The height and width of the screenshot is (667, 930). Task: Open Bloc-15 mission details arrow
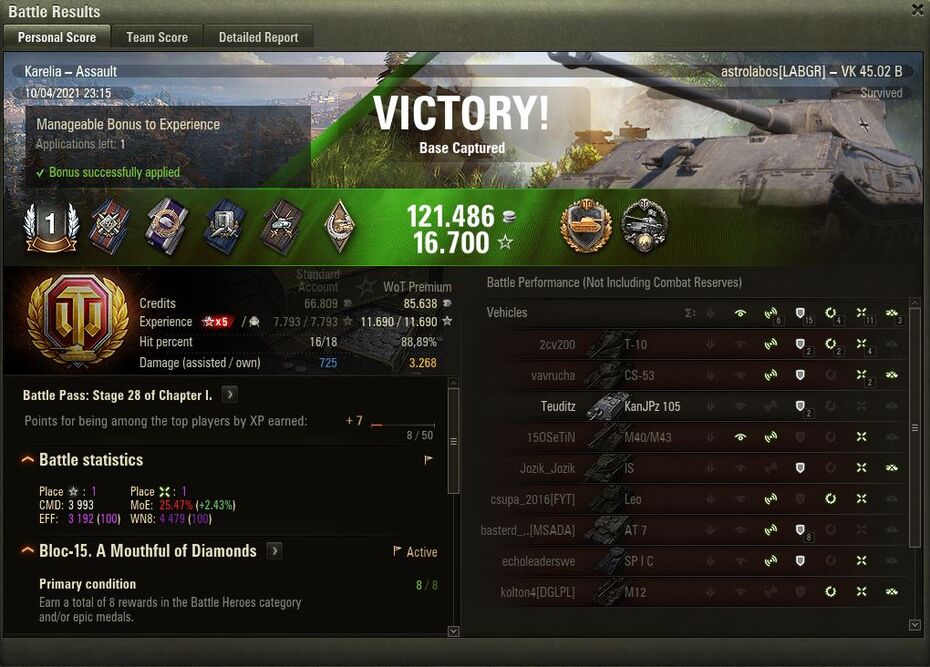[274, 551]
